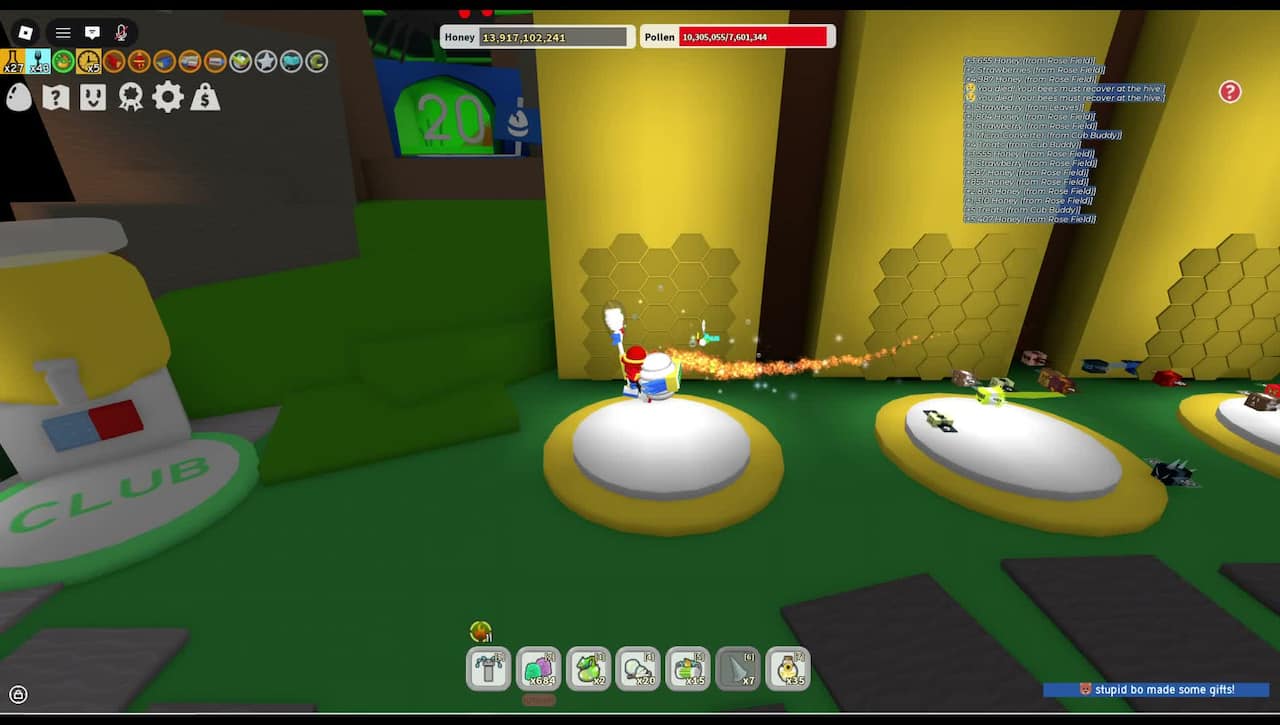
Task: Click the Roblox logo button
Action: pos(25,32)
